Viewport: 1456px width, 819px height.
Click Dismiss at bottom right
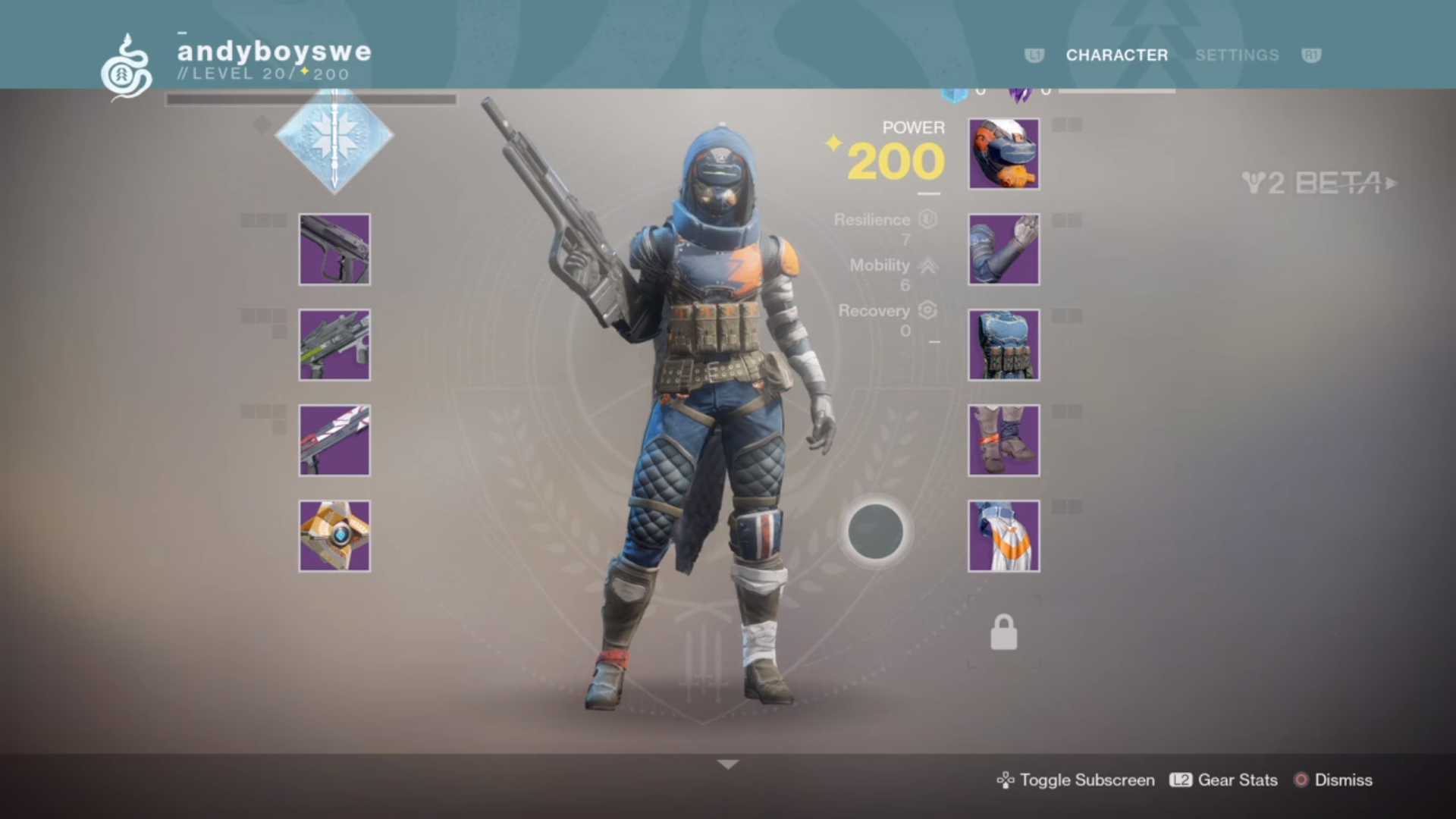tap(1344, 780)
